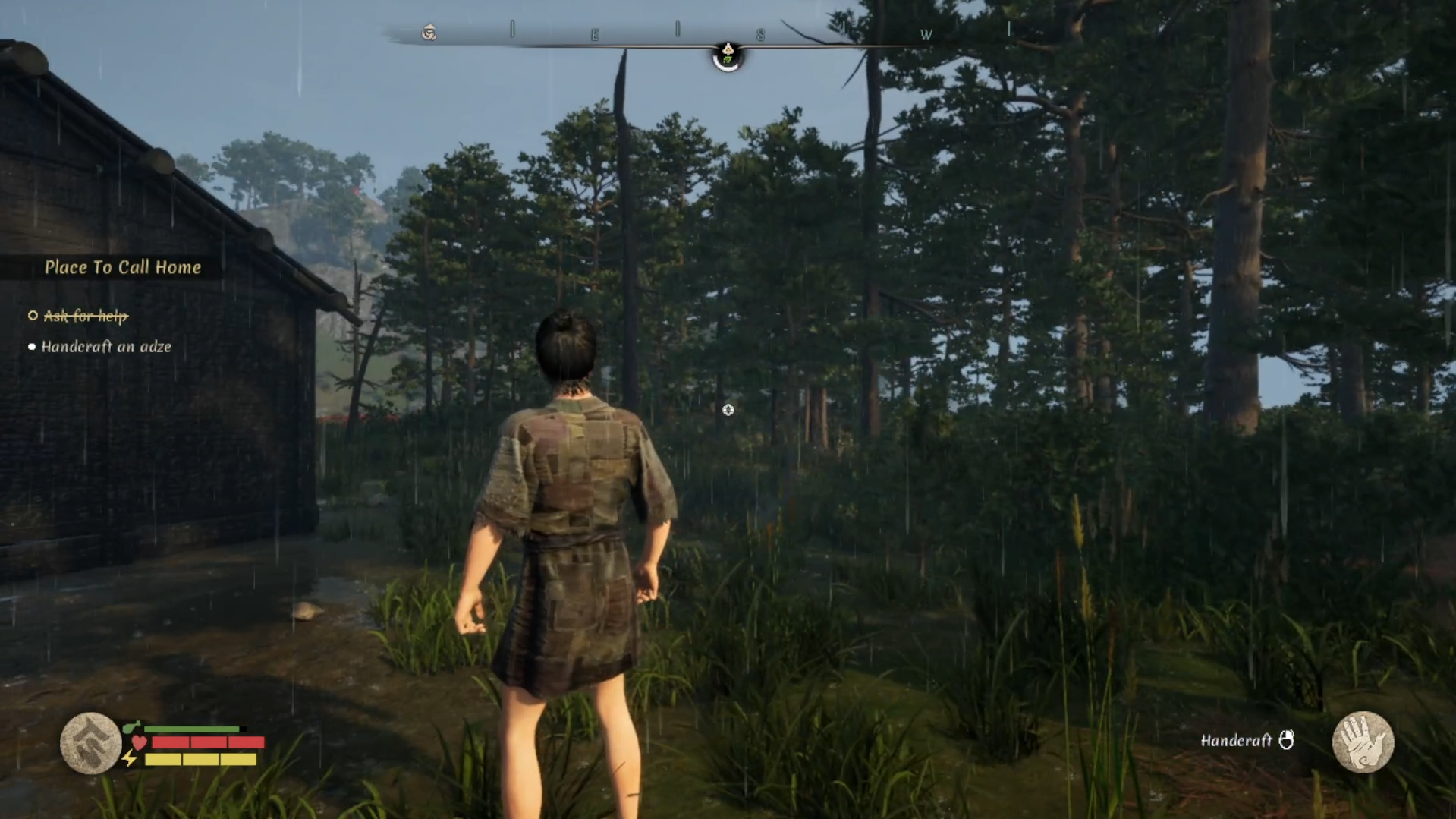This screenshot has width=1456, height=819.
Task: Toggle the Handcraft an adze objective bullet
Action: click(31, 347)
